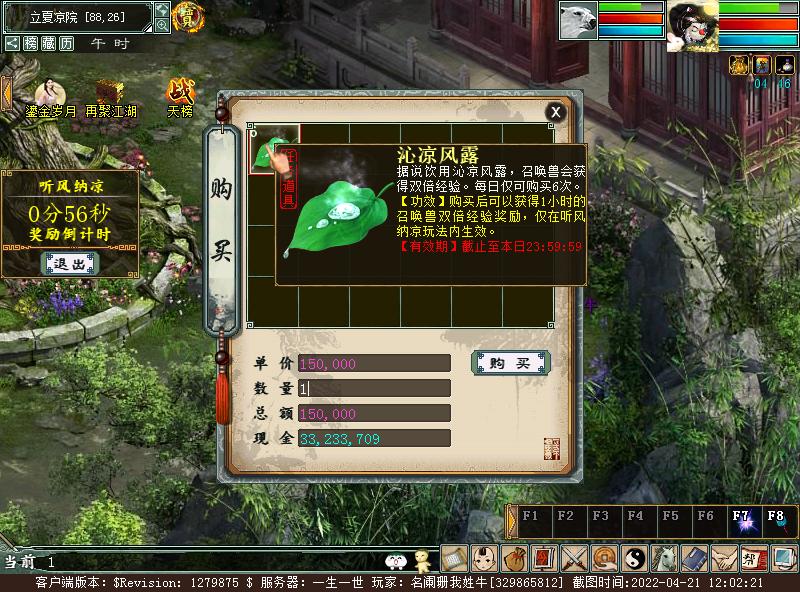Image resolution: width=800 pixels, height=592 pixels.
Task: Open the 榜 rankings button
Action: 31,43
